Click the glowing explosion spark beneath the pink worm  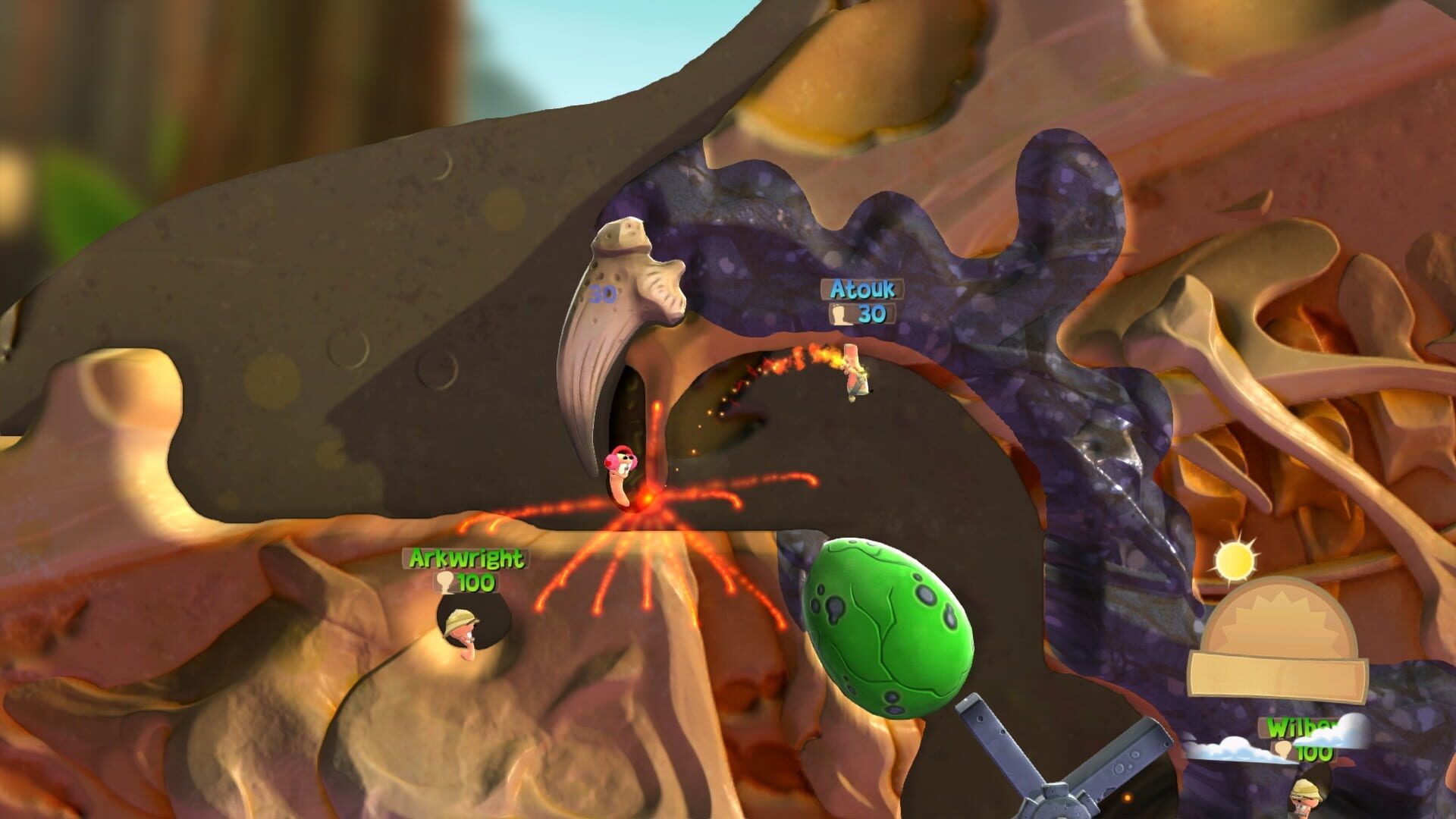pyautogui.click(x=650, y=497)
